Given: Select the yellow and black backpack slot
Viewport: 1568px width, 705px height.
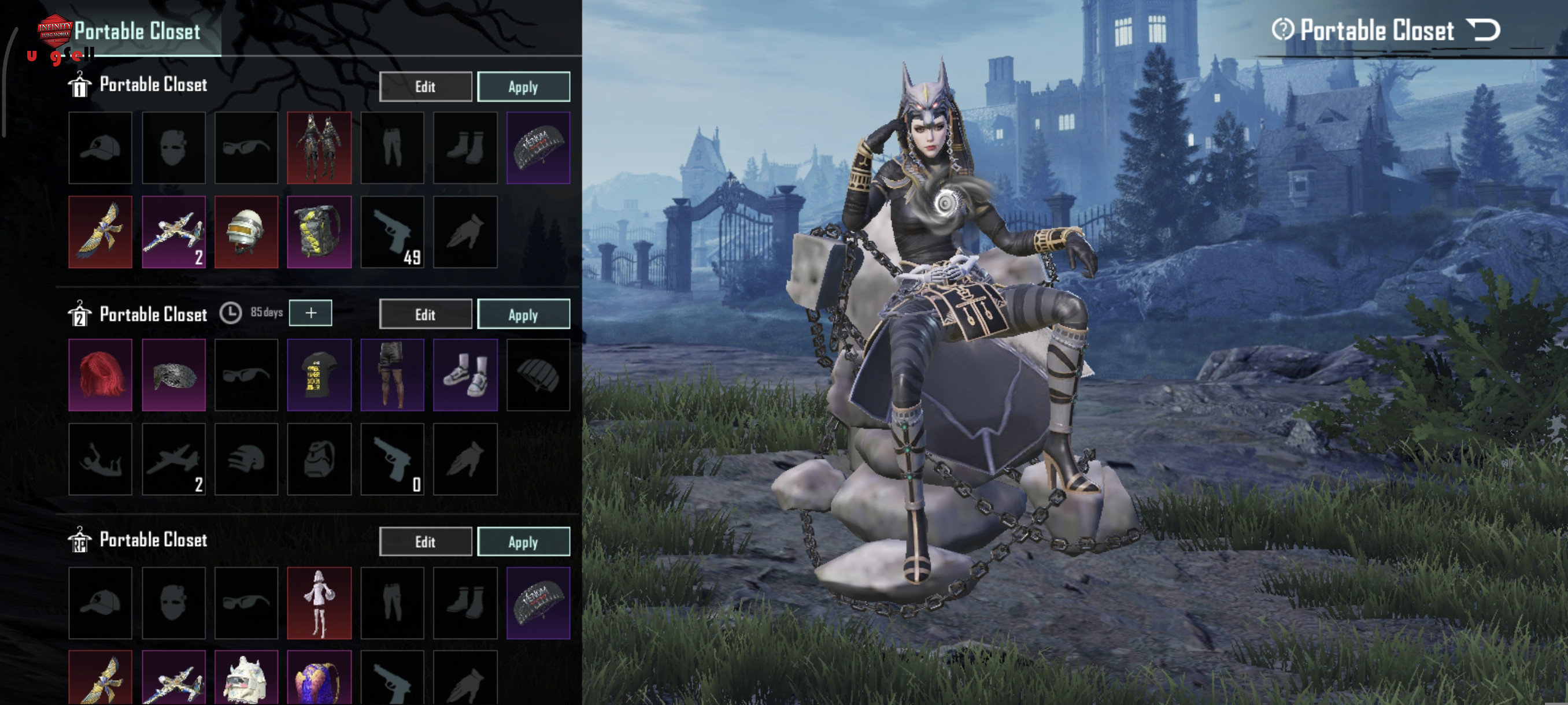Looking at the screenshot, I should [x=319, y=232].
